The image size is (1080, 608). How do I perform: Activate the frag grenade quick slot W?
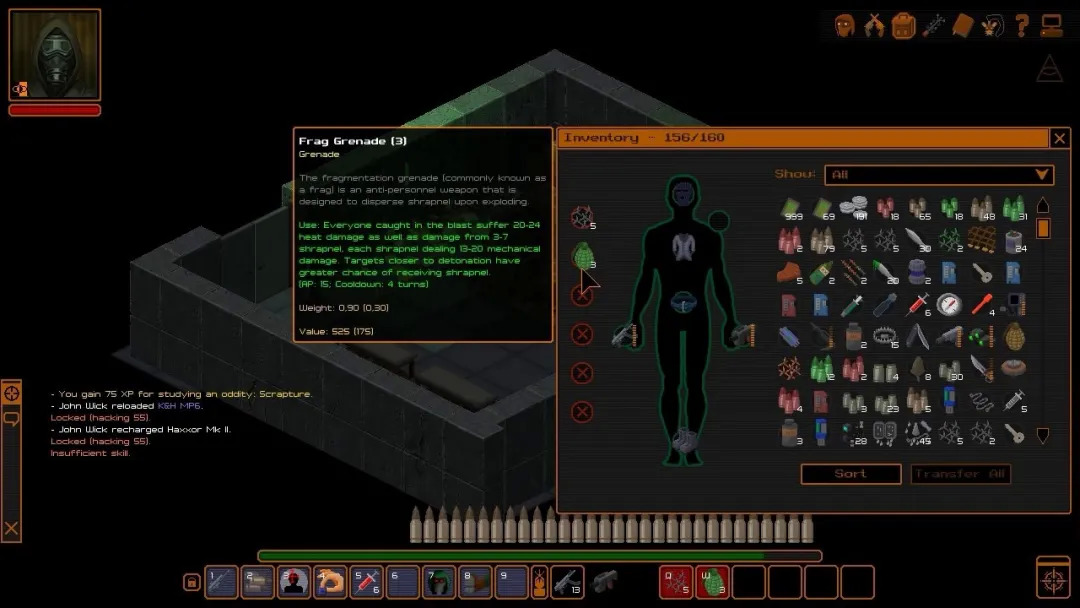click(x=713, y=582)
